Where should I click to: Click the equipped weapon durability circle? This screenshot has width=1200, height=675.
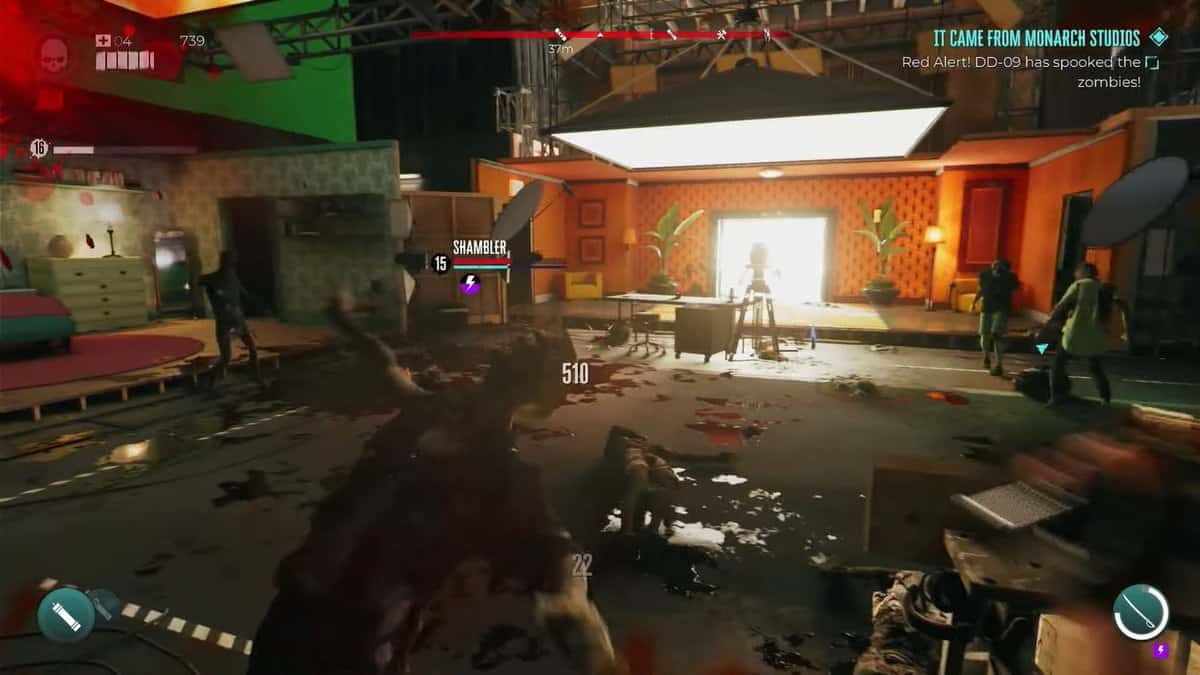pos(1141,612)
